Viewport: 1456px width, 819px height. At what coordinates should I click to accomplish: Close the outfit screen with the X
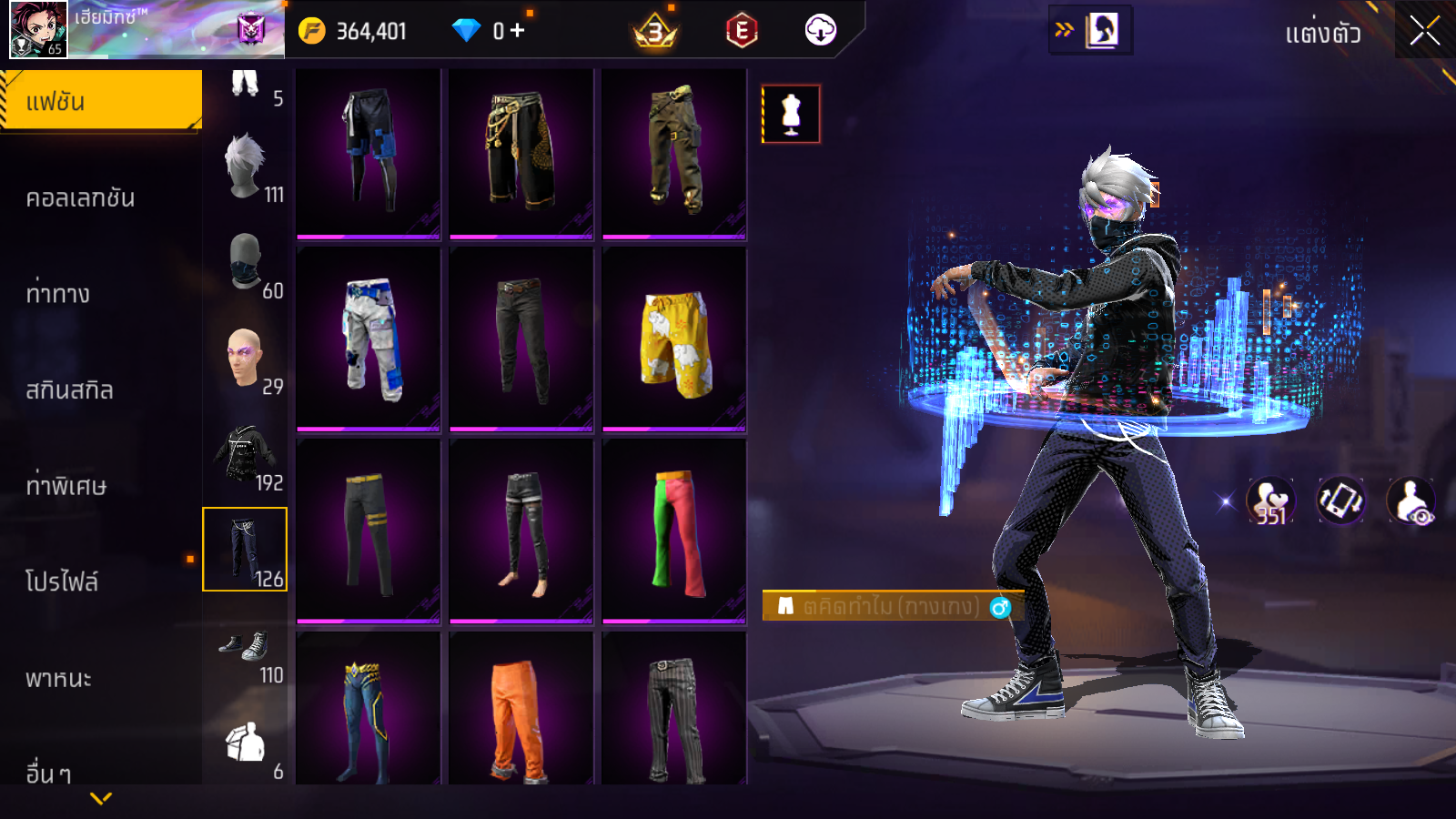[1424, 31]
